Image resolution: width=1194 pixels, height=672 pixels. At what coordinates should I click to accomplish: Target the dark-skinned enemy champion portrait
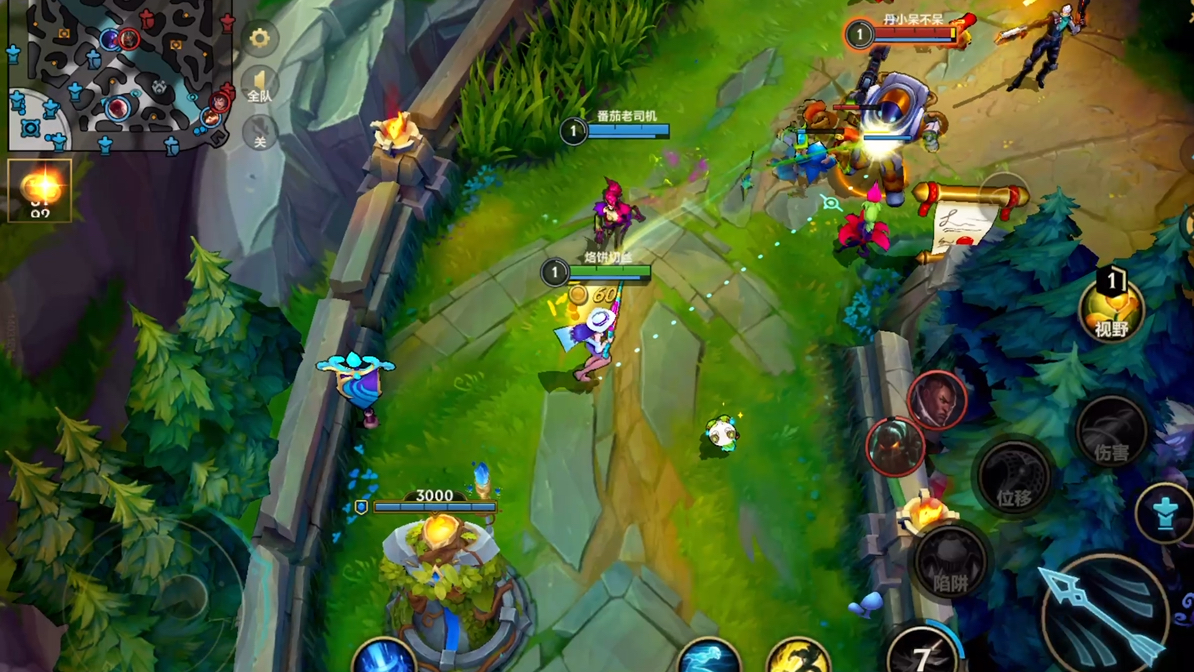[936, 399]
